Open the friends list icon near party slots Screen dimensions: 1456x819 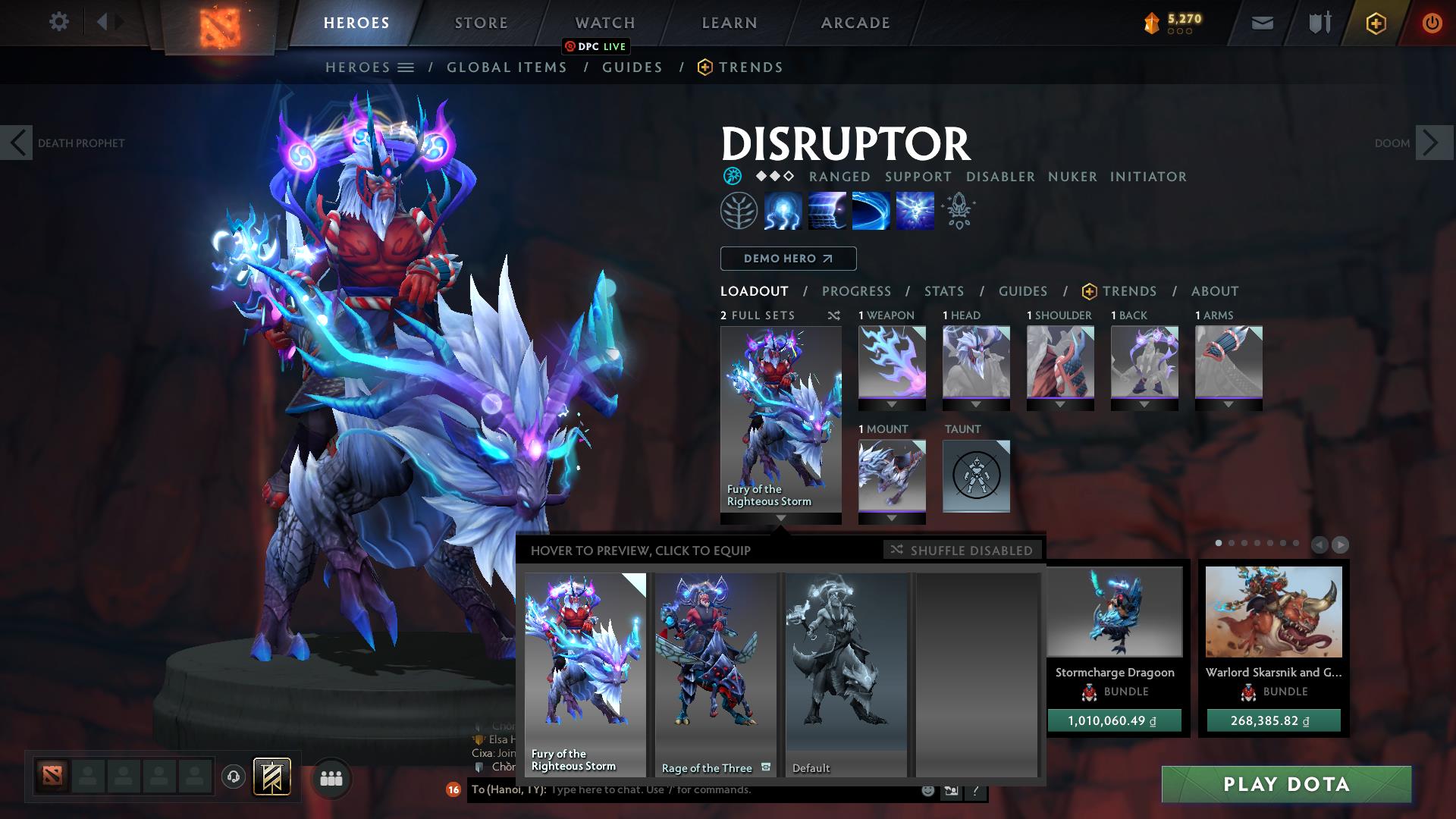331,777
